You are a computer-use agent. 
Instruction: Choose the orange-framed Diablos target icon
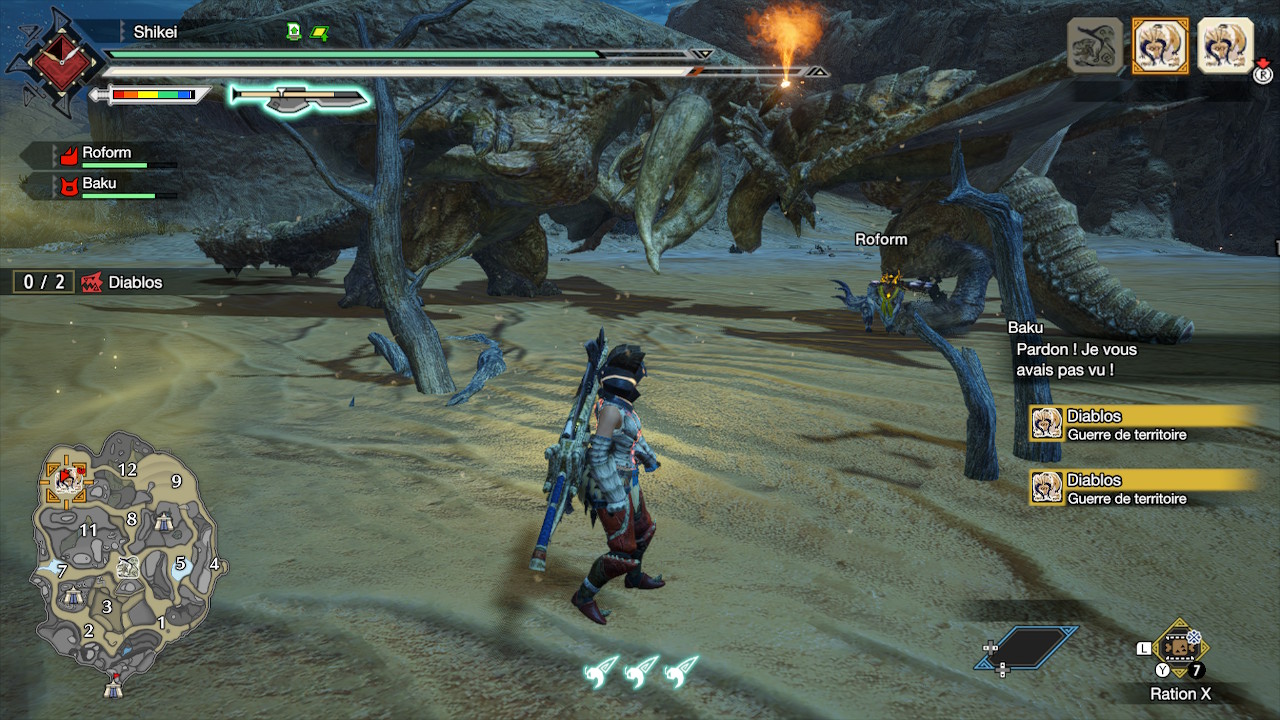(1160, 45)
